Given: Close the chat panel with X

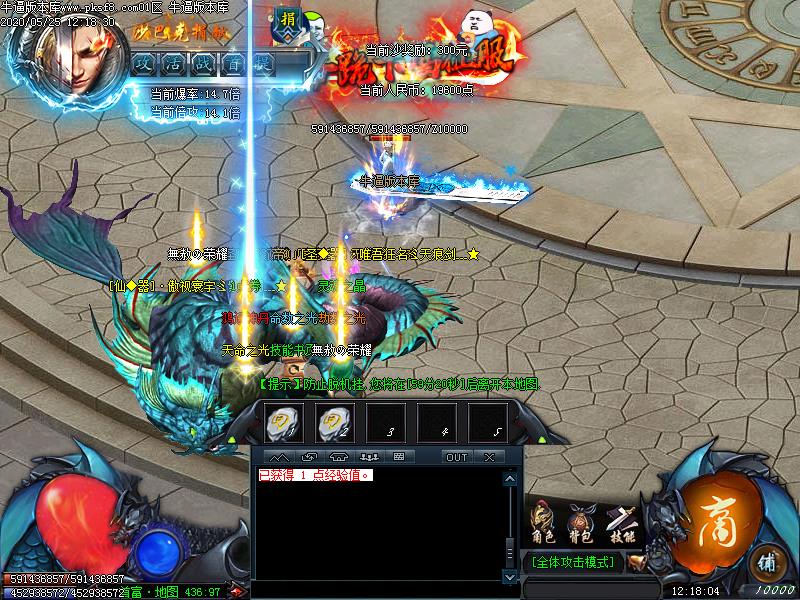Looking at the screenshot, I should [489, 457].
